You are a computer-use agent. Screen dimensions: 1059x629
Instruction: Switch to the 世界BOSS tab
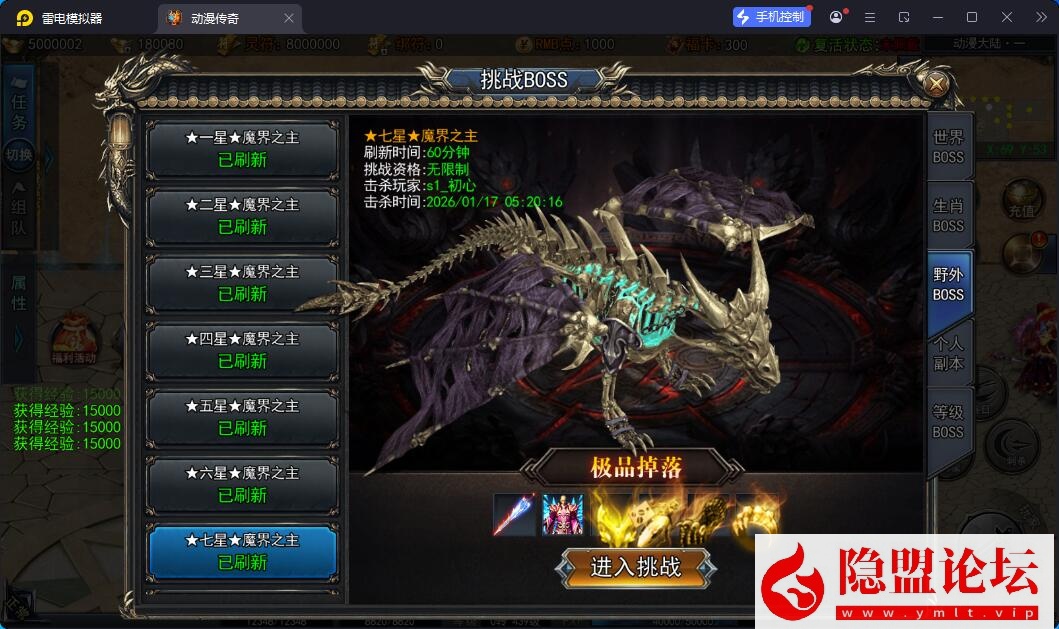pyautogui.click(x=947, y=147)
